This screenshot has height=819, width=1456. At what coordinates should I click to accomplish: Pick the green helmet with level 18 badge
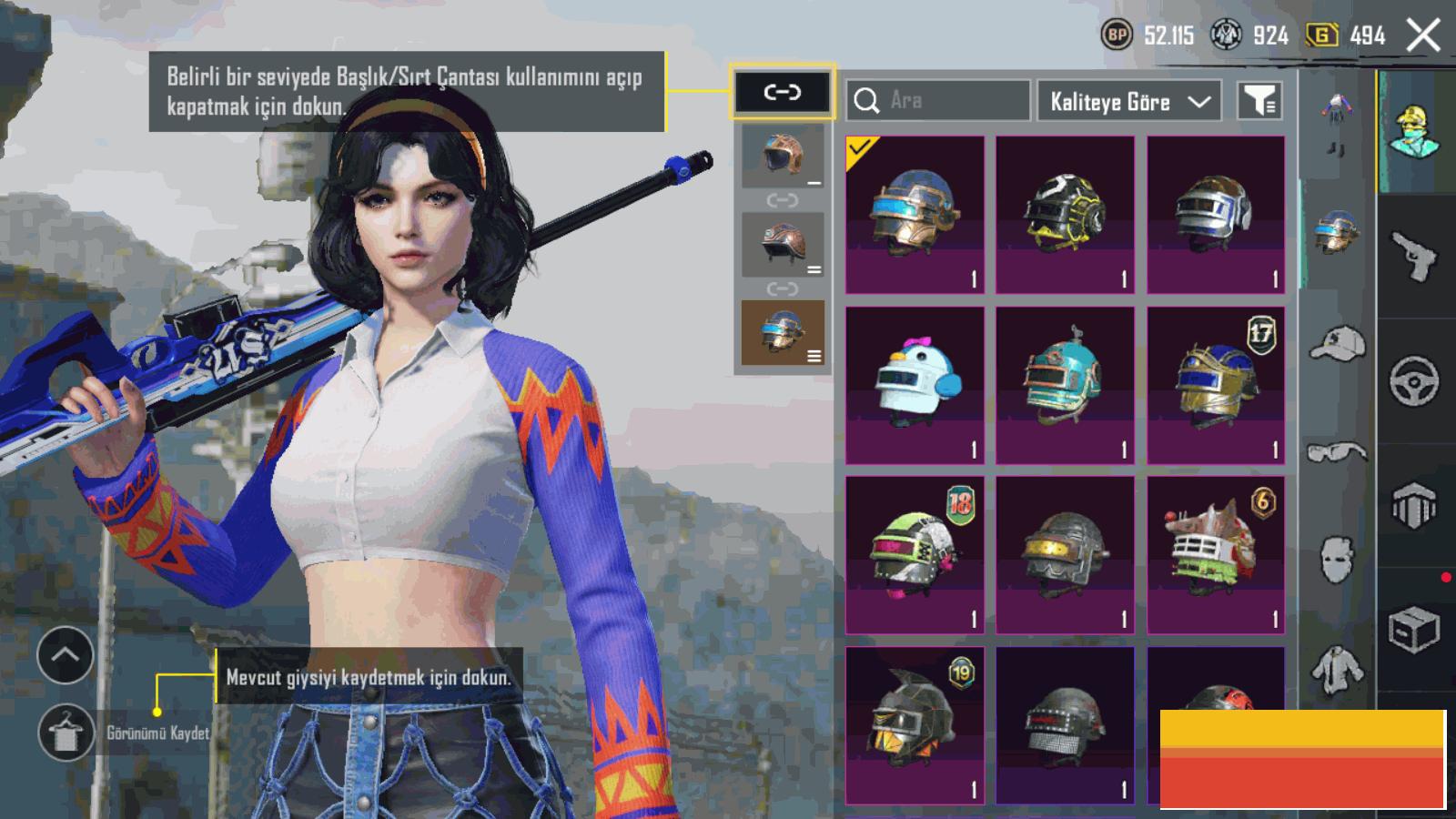(x=915, y=554)
